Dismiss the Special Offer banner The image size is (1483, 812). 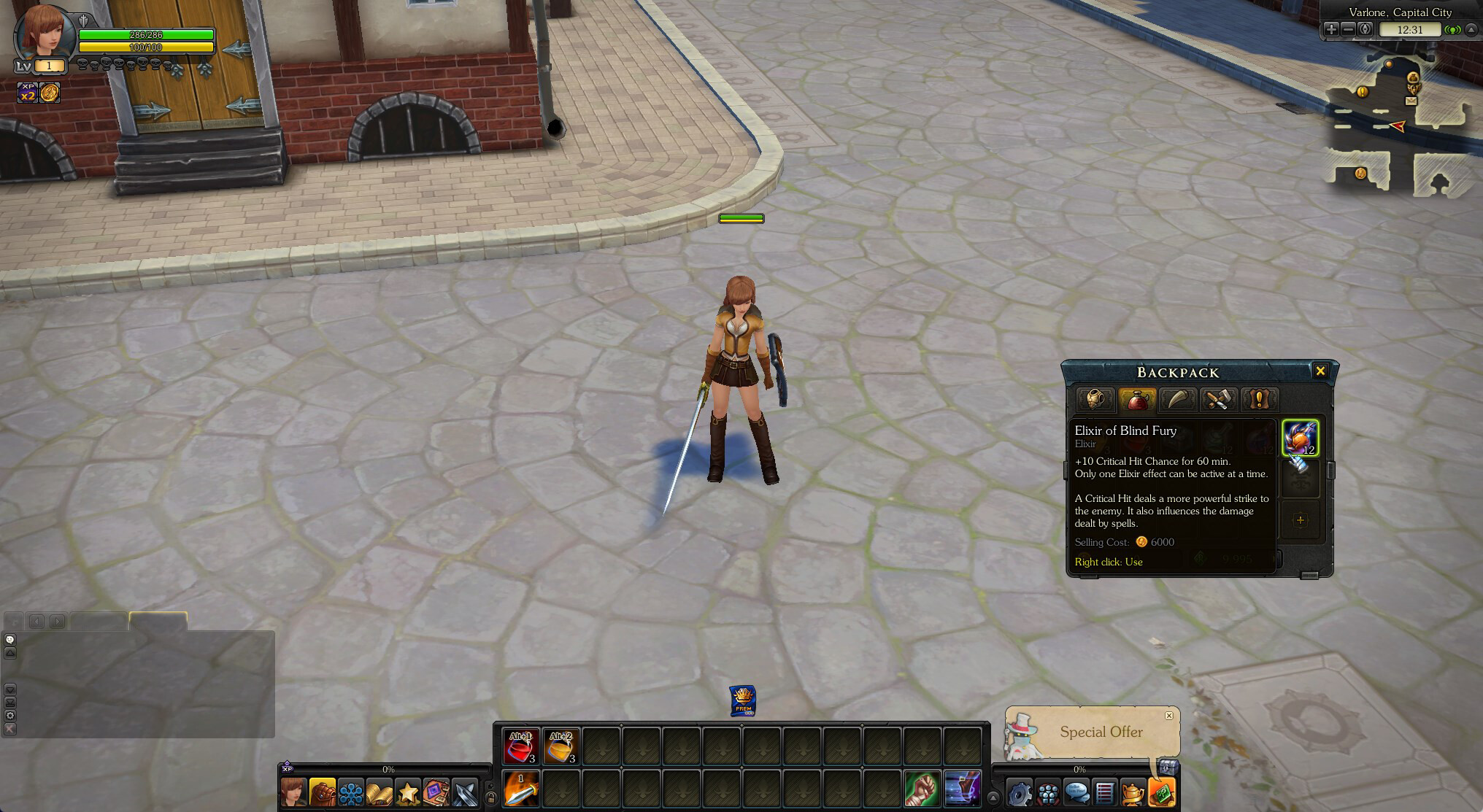coord(1169,716)
